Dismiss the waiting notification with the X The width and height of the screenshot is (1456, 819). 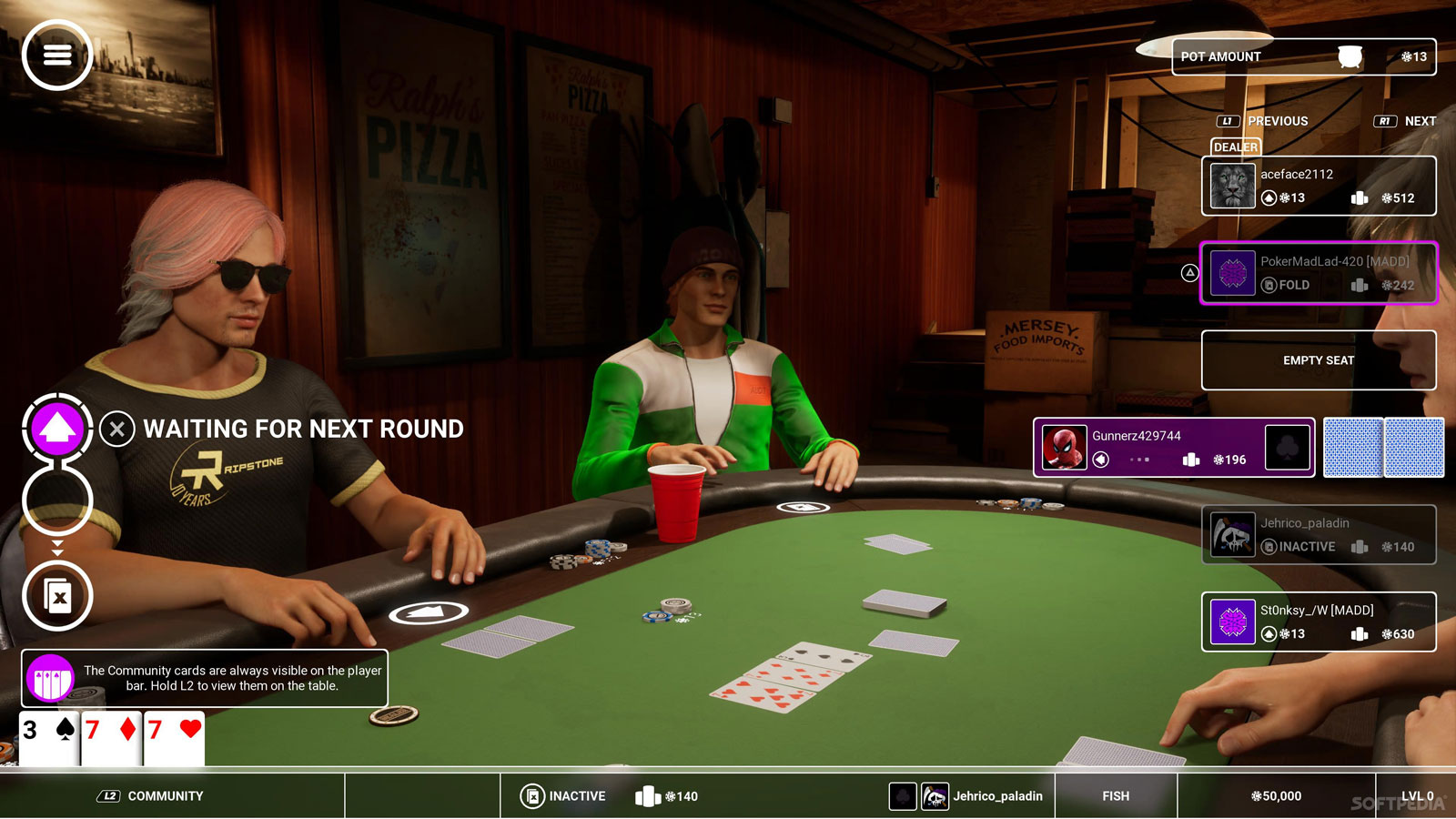(116, 430)
